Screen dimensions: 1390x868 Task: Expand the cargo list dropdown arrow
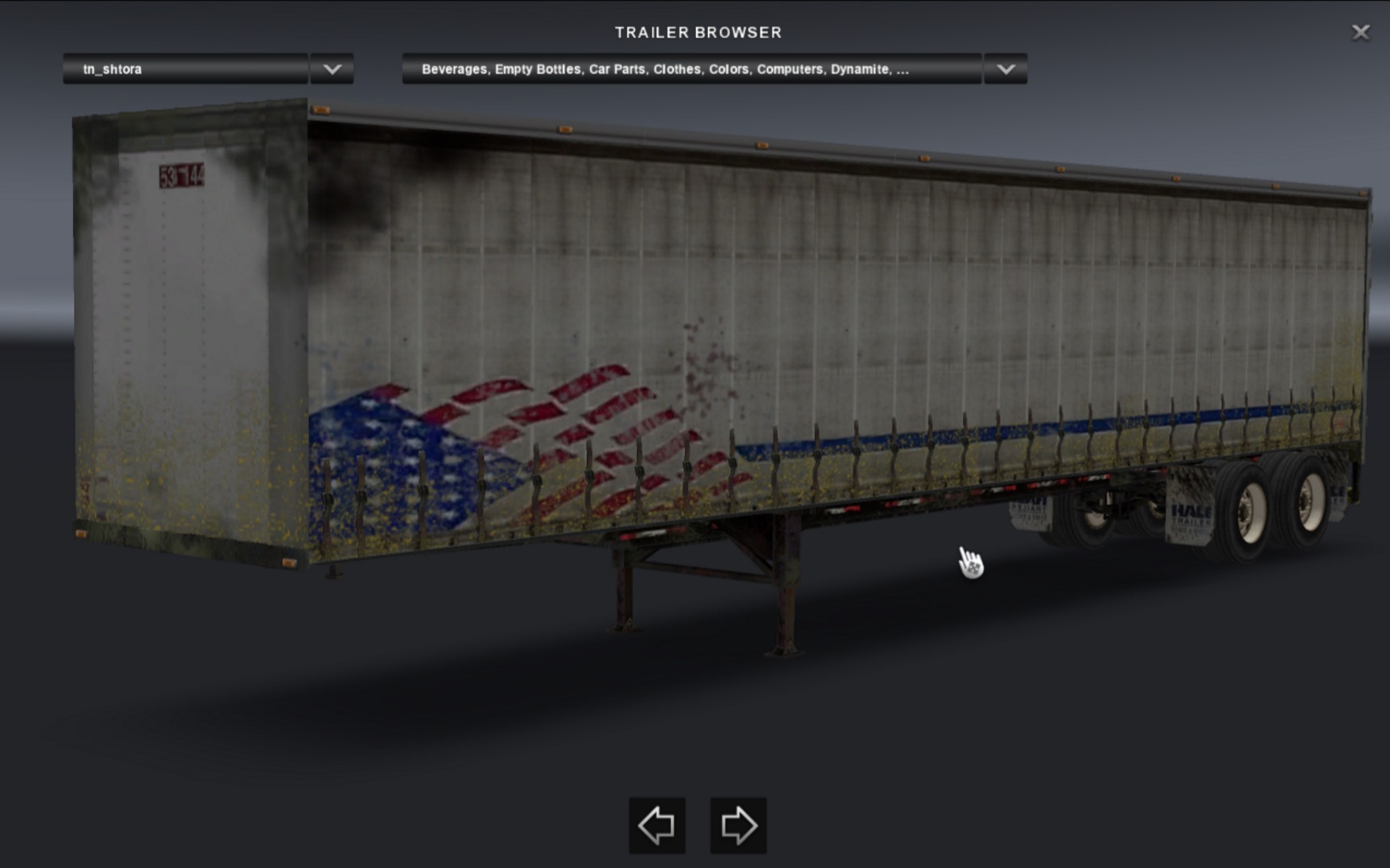[x=1005, y=69]
